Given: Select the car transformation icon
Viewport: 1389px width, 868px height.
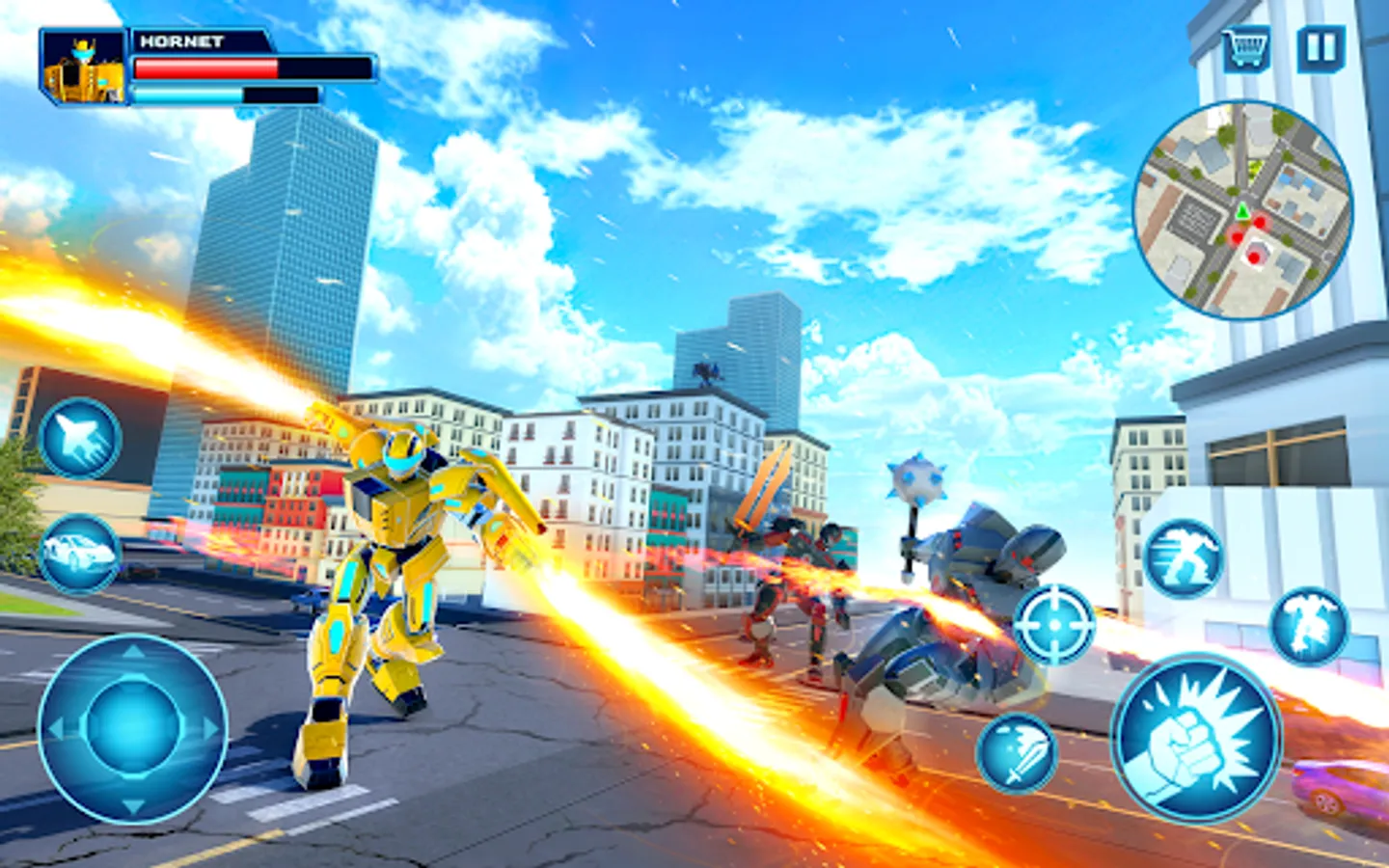Looking at the screenshot, I should click(x=77, y=550).
